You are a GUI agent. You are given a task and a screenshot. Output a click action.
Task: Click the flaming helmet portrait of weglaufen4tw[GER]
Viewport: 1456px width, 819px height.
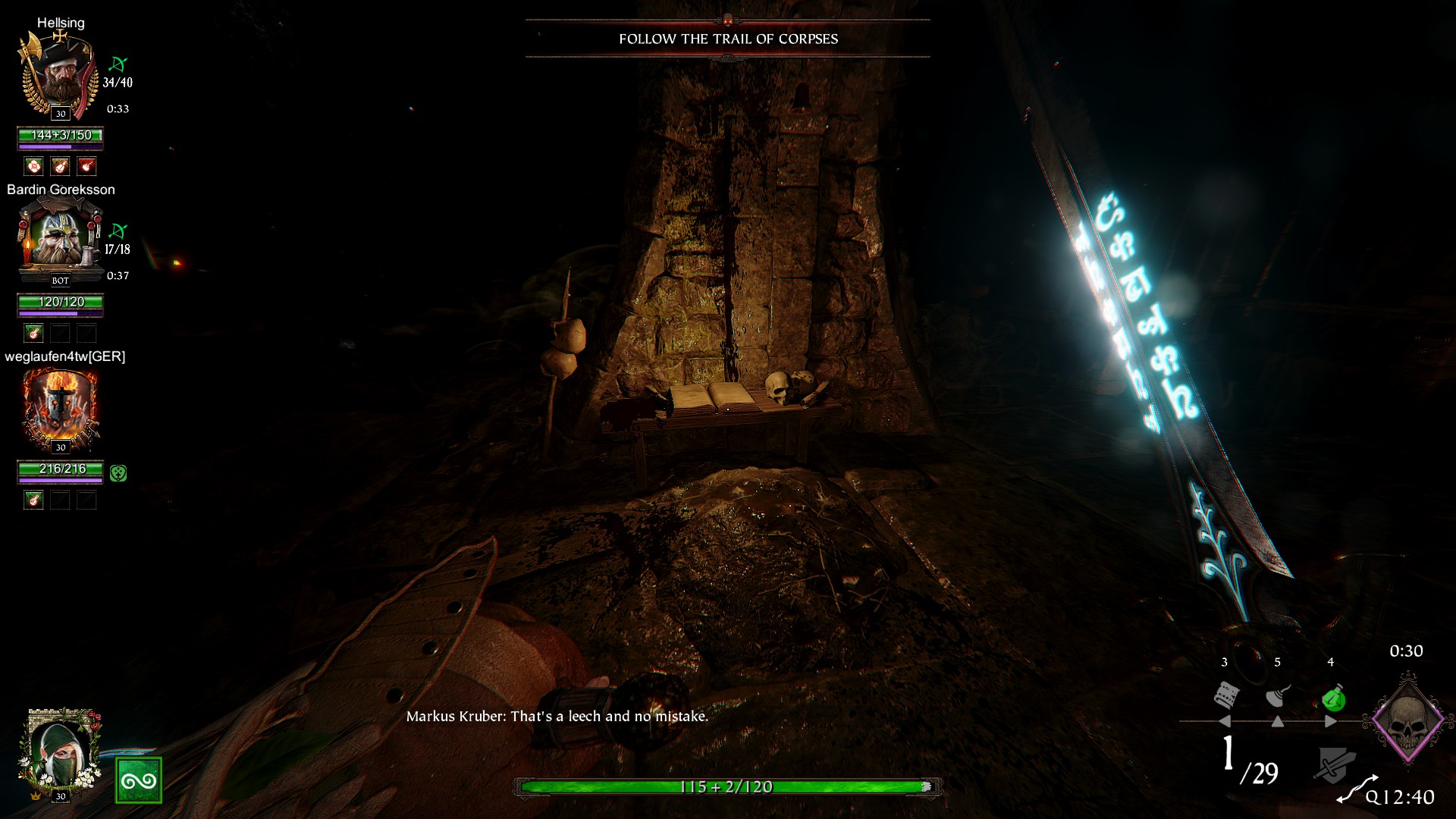[x=59, y=408]
